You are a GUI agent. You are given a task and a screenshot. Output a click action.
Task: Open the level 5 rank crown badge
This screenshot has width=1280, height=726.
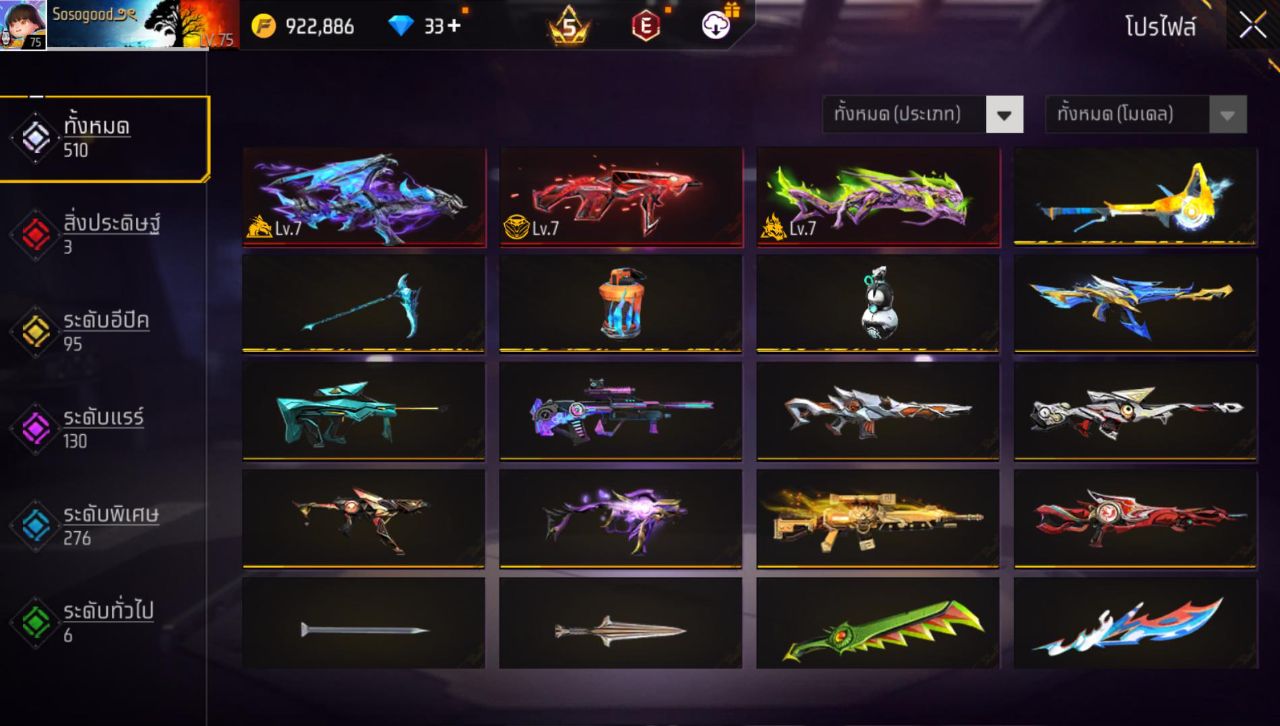(567, 27)
